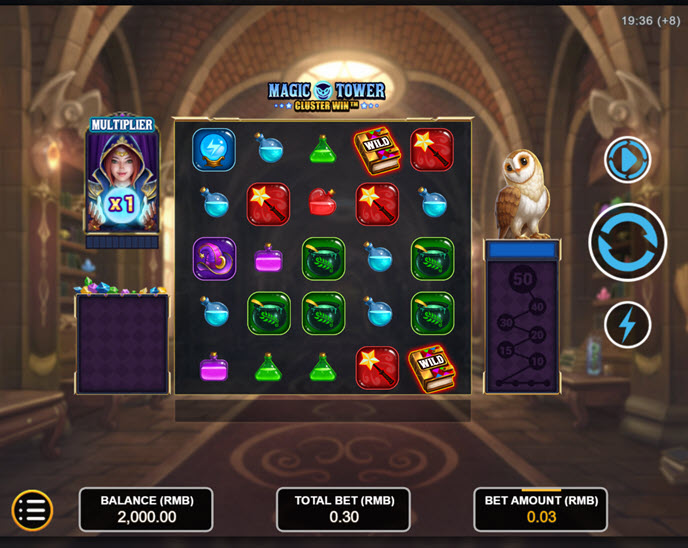Change the Bet Amount value

coord(540,510)
